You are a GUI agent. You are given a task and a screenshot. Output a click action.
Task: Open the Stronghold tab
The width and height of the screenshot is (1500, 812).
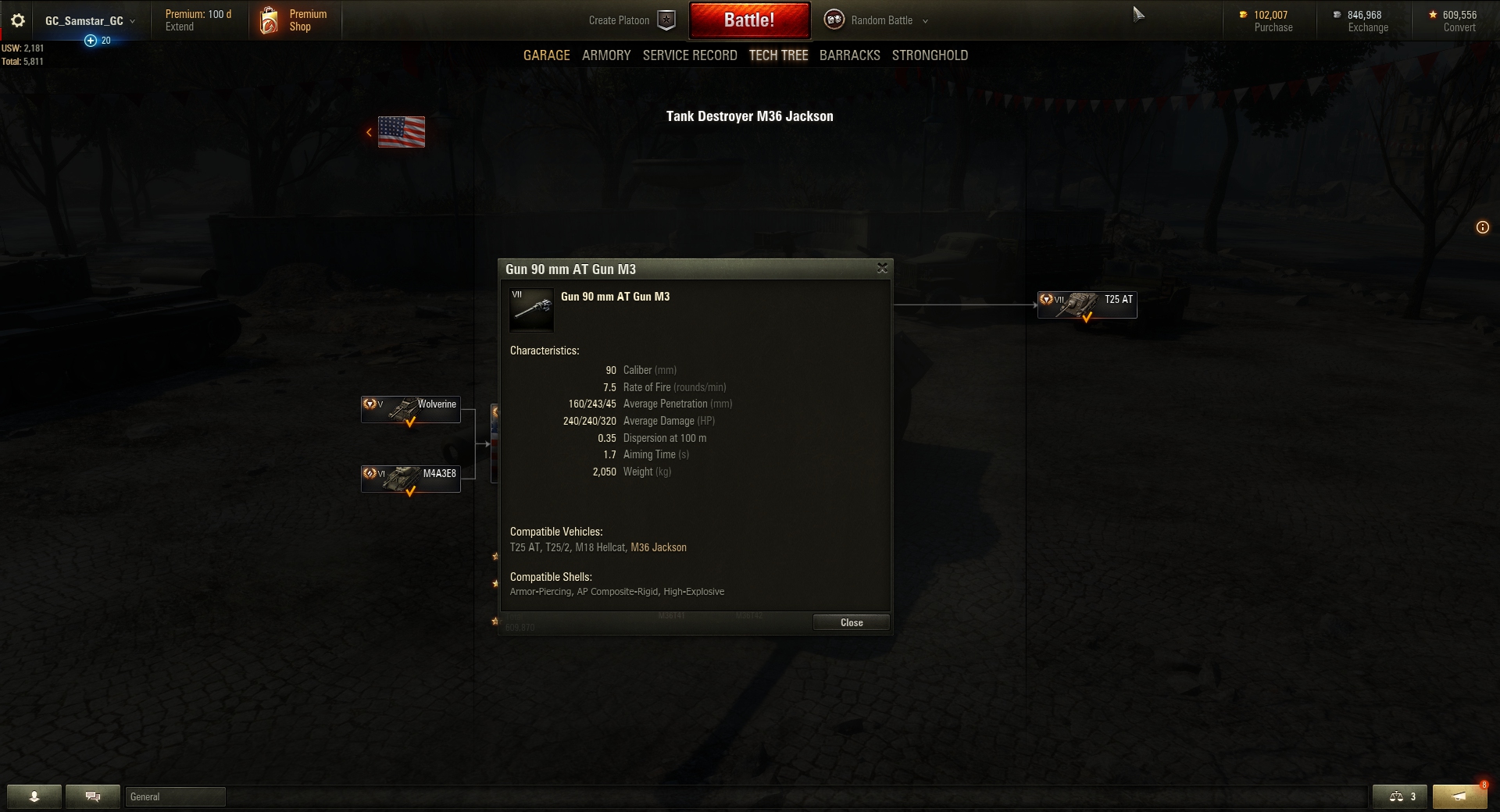tap(930, 55)
